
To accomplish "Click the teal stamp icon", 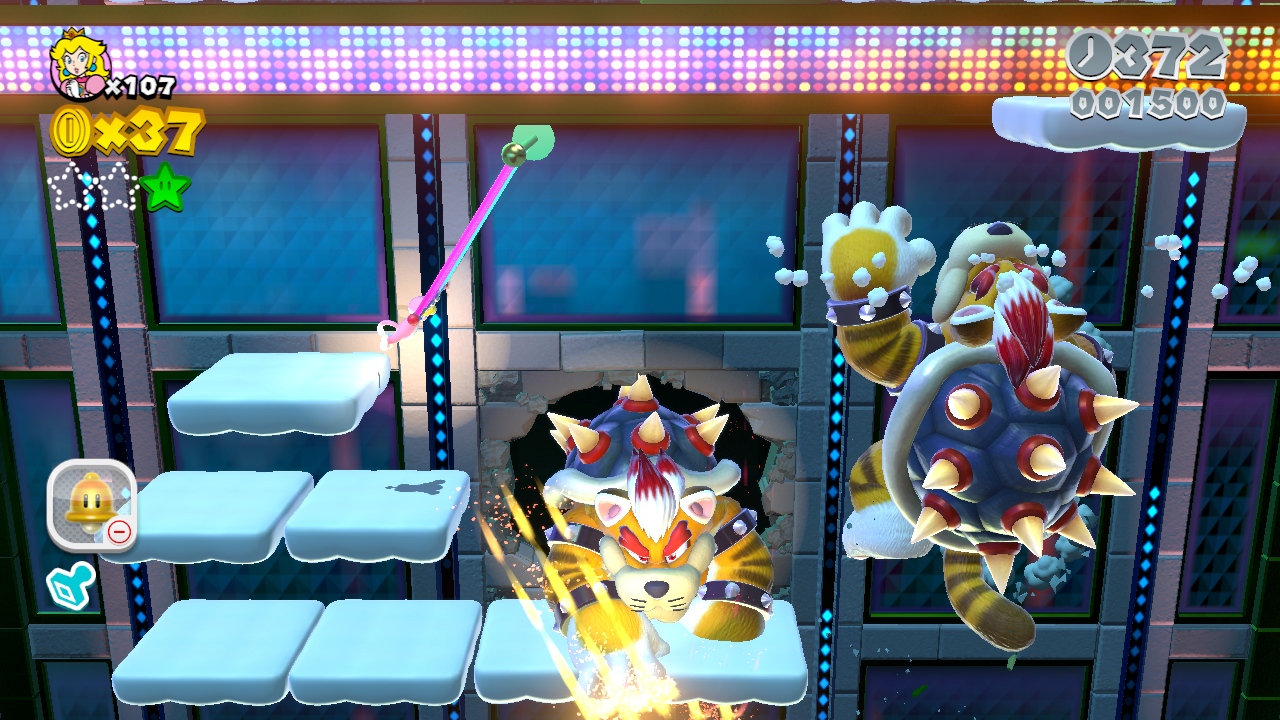I will click(x=71, y=586).
